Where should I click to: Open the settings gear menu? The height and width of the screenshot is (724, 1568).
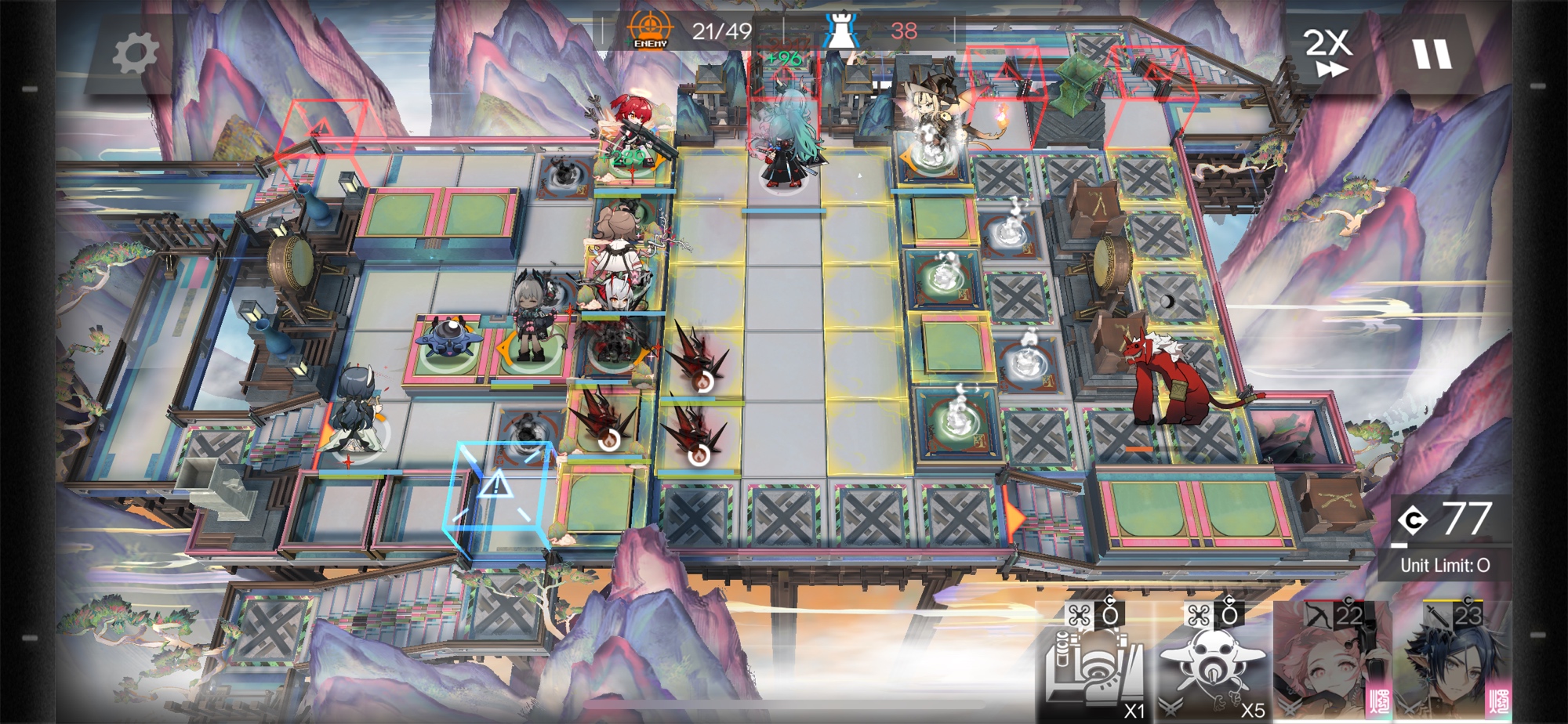click(x=135, y=54)
